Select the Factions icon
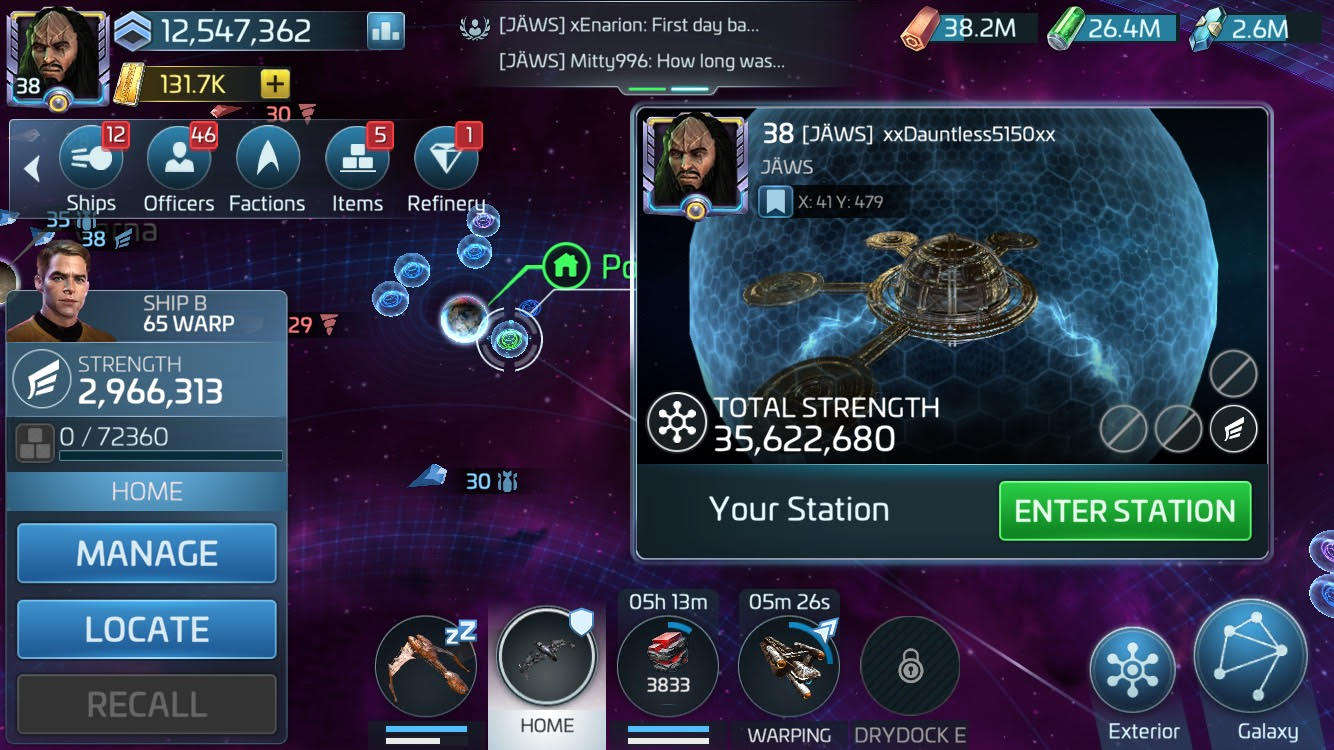1334x750 pixels. click(267, 158)
